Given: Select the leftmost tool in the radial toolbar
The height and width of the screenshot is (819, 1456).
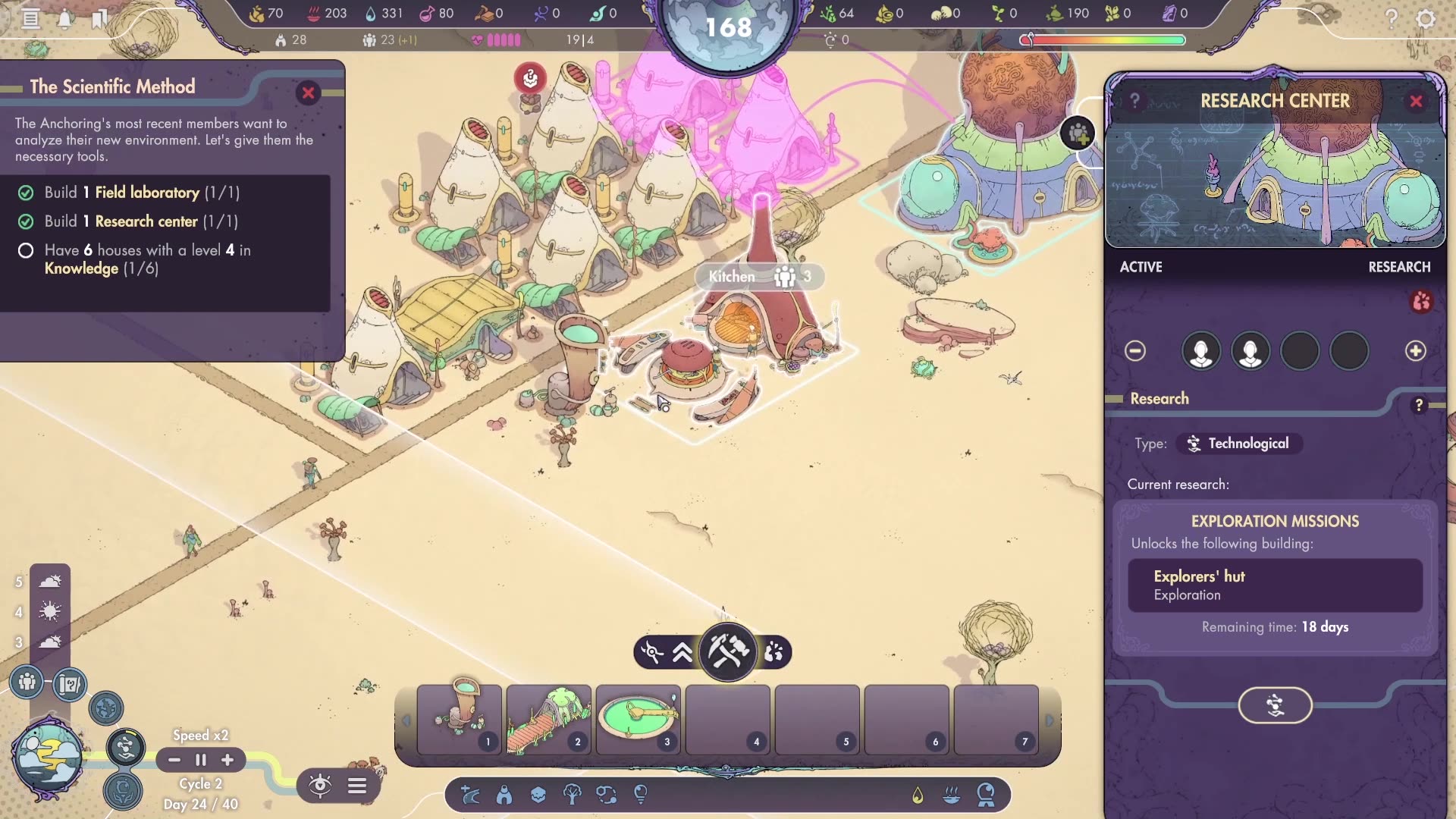Looking at the screenshot, I should point(653,651).
